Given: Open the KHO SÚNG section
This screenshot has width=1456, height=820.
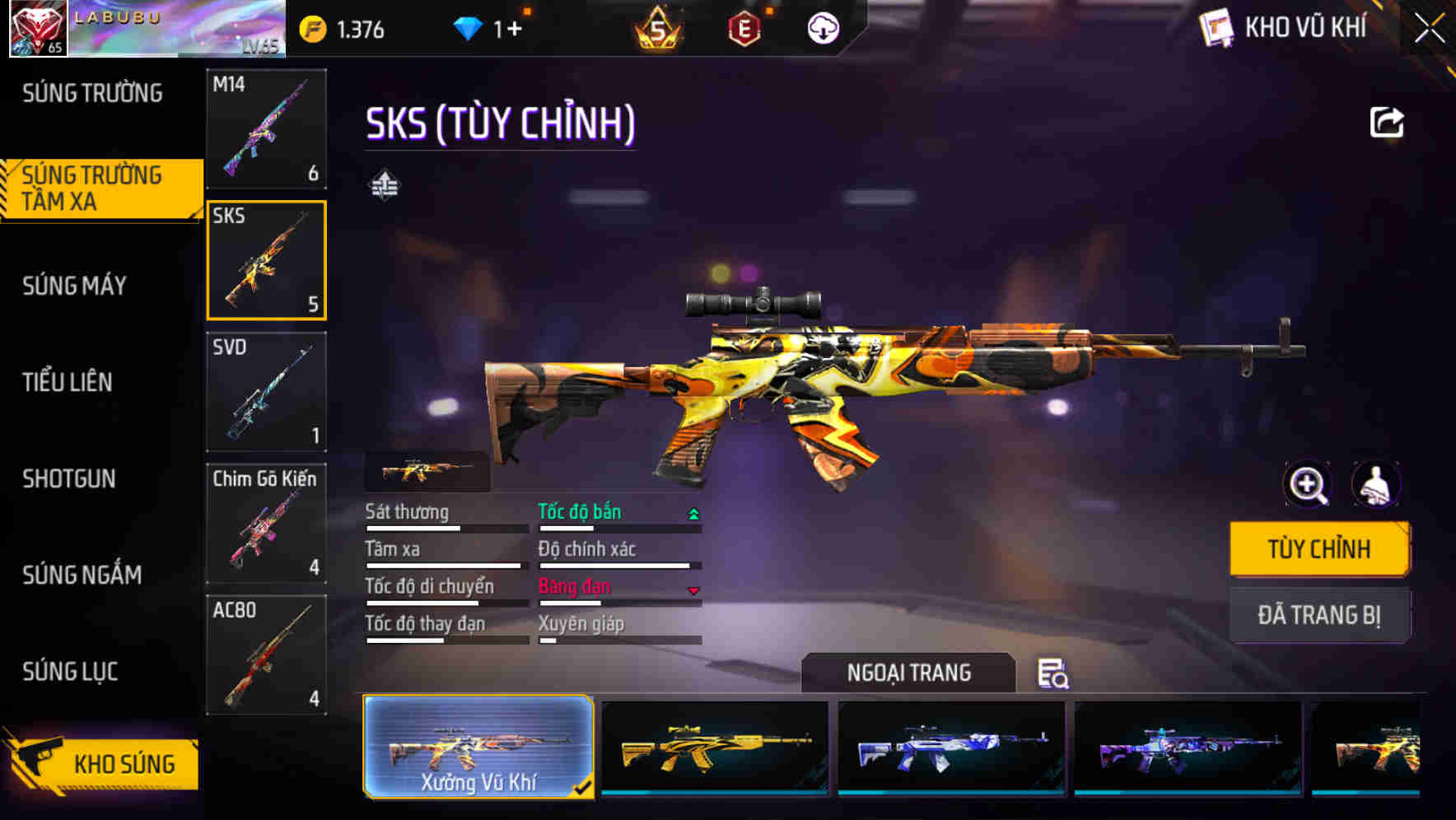Looking at the screenshot, I should point(124,764).
